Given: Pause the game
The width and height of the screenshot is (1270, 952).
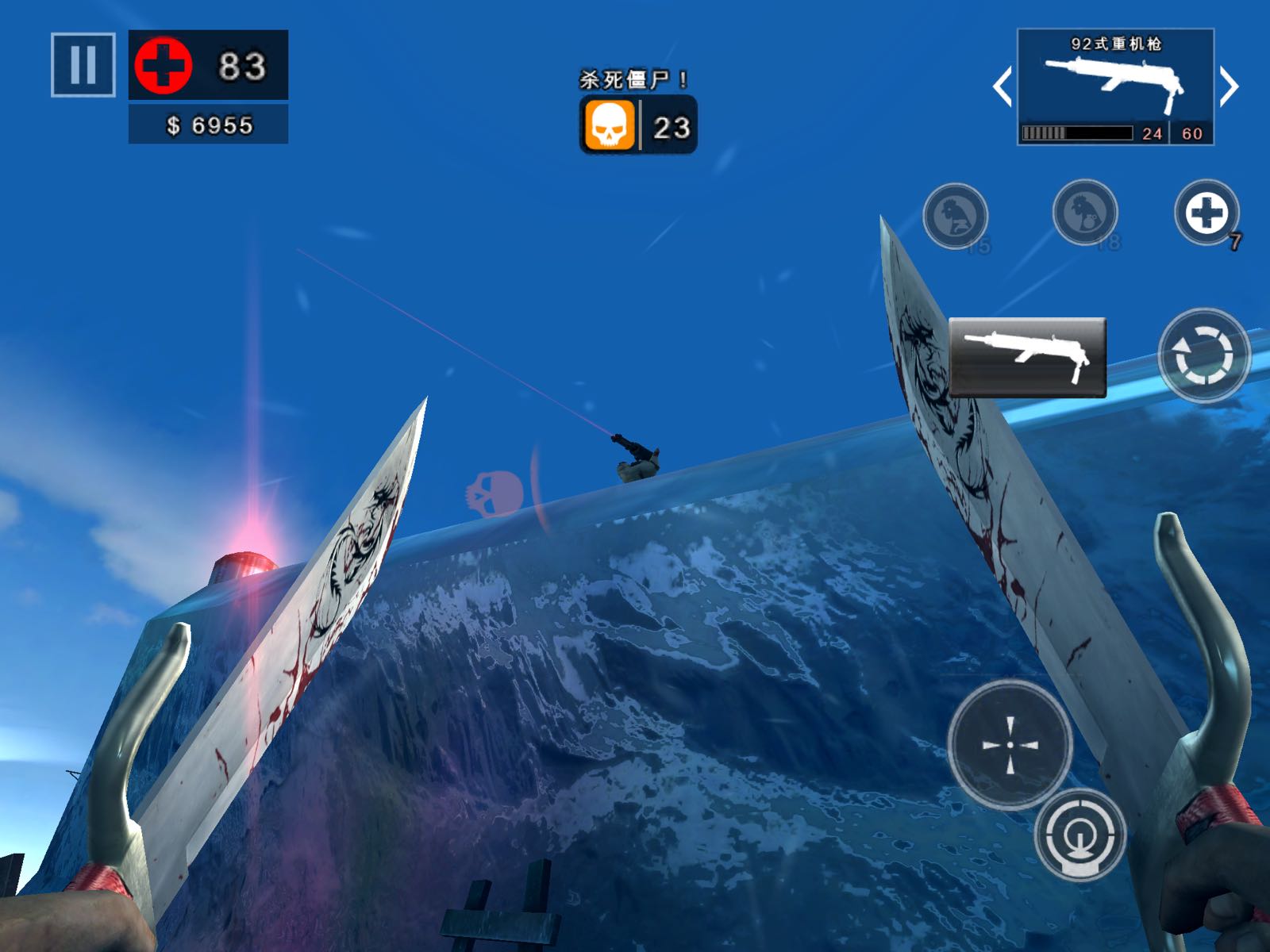Looking at the screenshot, I should coord(83,64).
